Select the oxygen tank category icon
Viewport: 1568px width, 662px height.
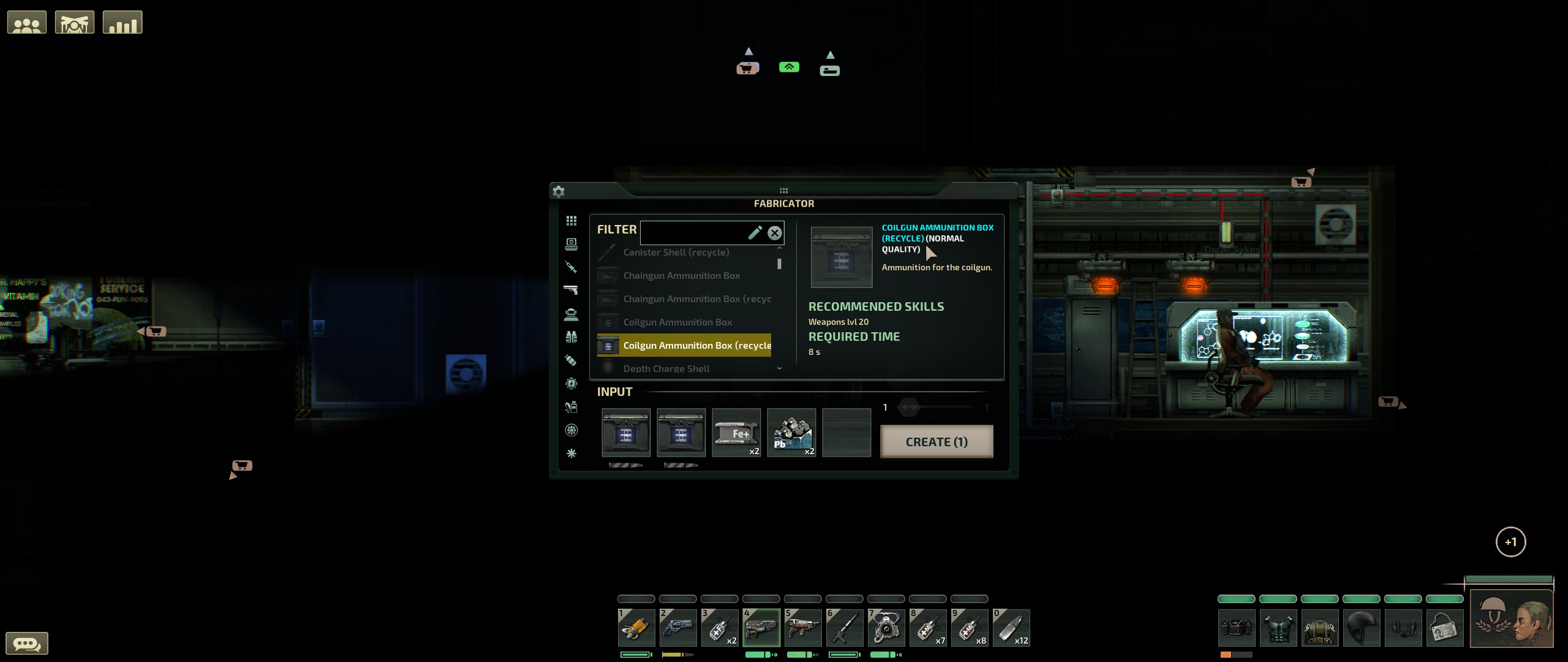[571, 361]
